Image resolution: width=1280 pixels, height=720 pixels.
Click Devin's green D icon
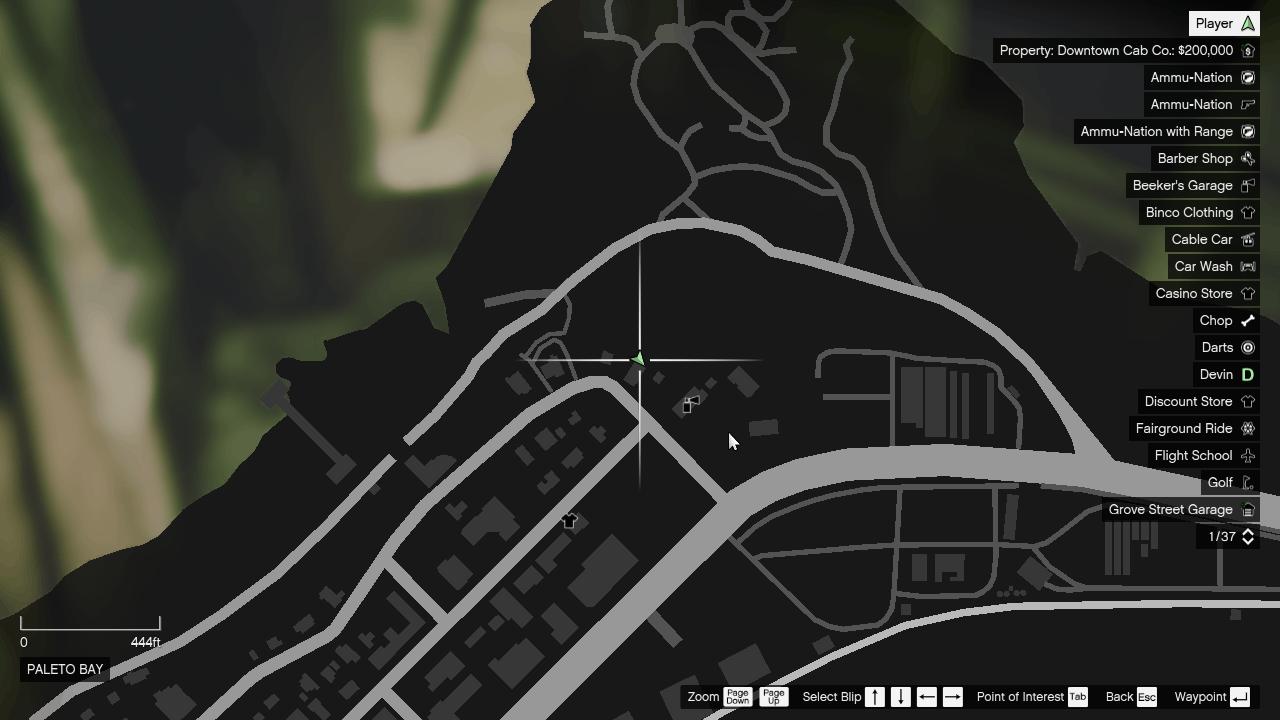pyautogui.click(x=1247, y=374)
